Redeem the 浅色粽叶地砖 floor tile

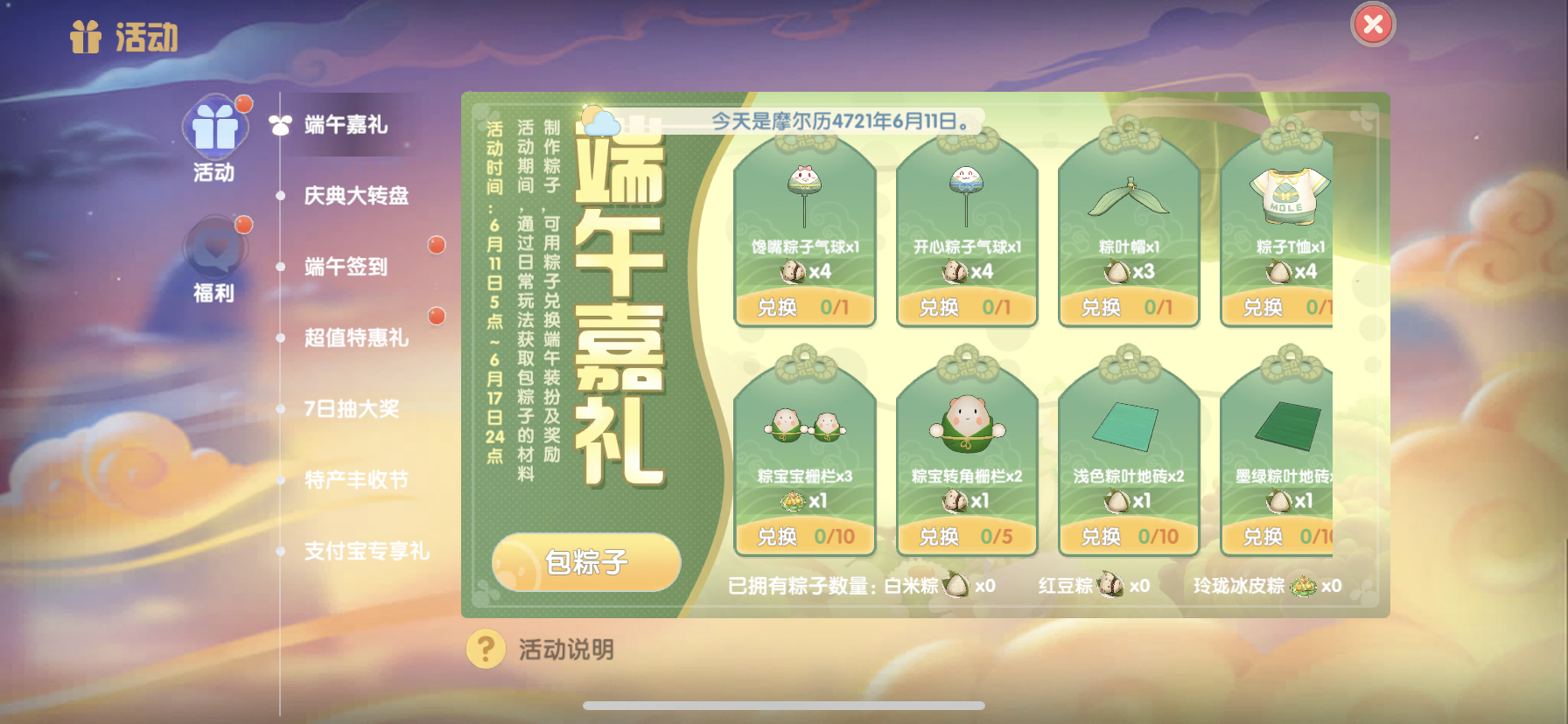click(1128, 537)
